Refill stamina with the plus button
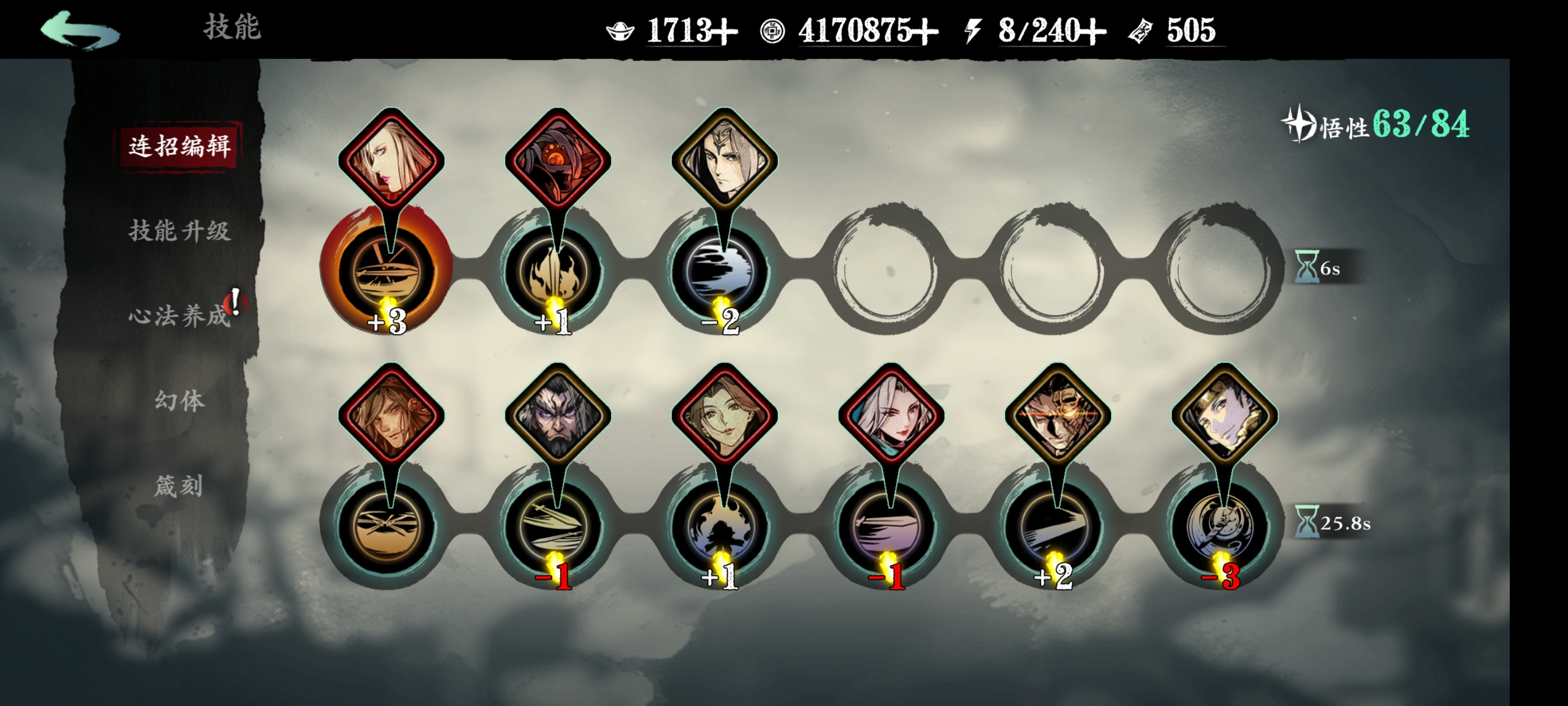This screenshot has height=706, width=1568. (x=1093, y=31)
